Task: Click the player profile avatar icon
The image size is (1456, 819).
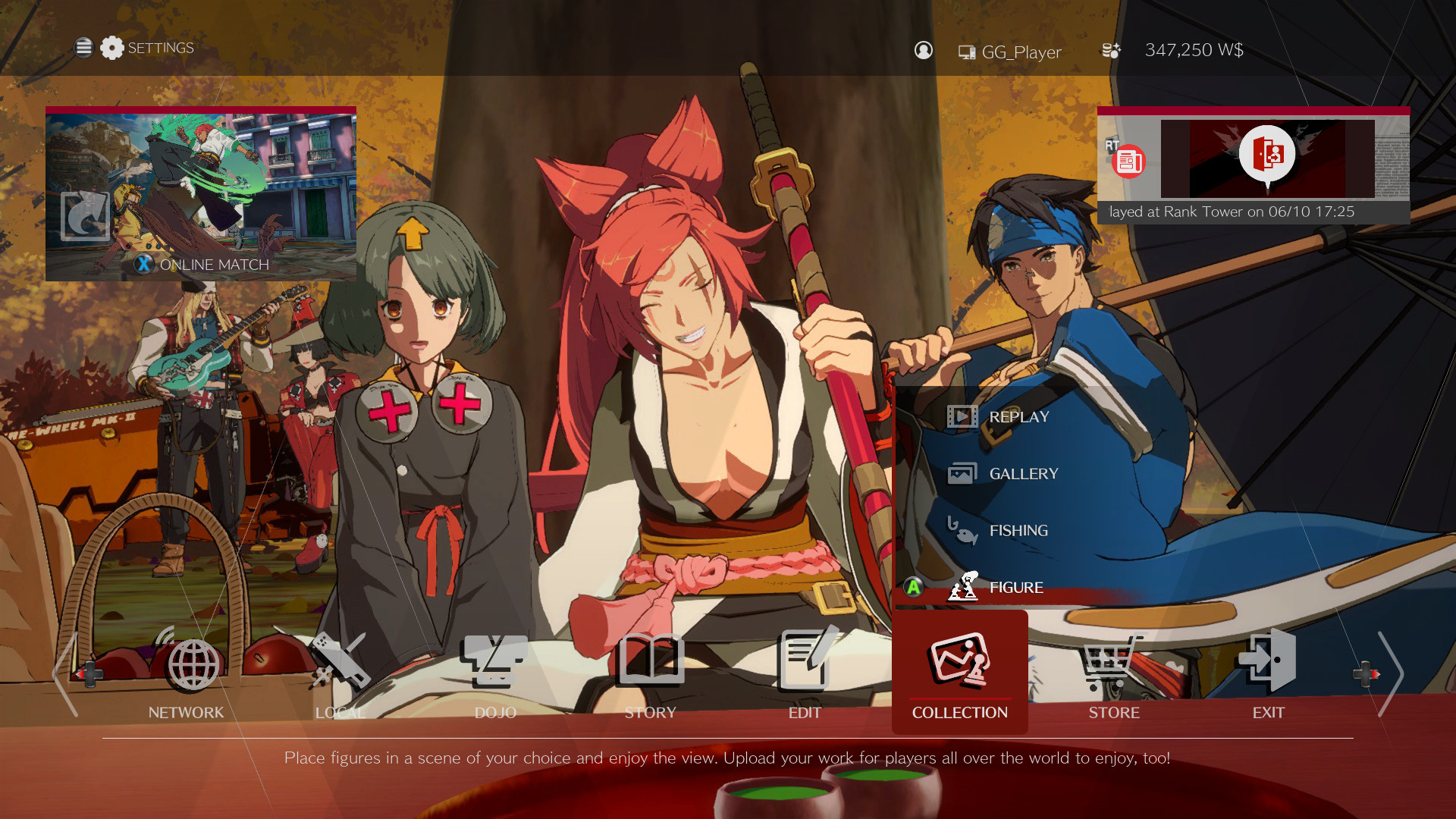Action: pyautogui.click(x=923, y=50)
